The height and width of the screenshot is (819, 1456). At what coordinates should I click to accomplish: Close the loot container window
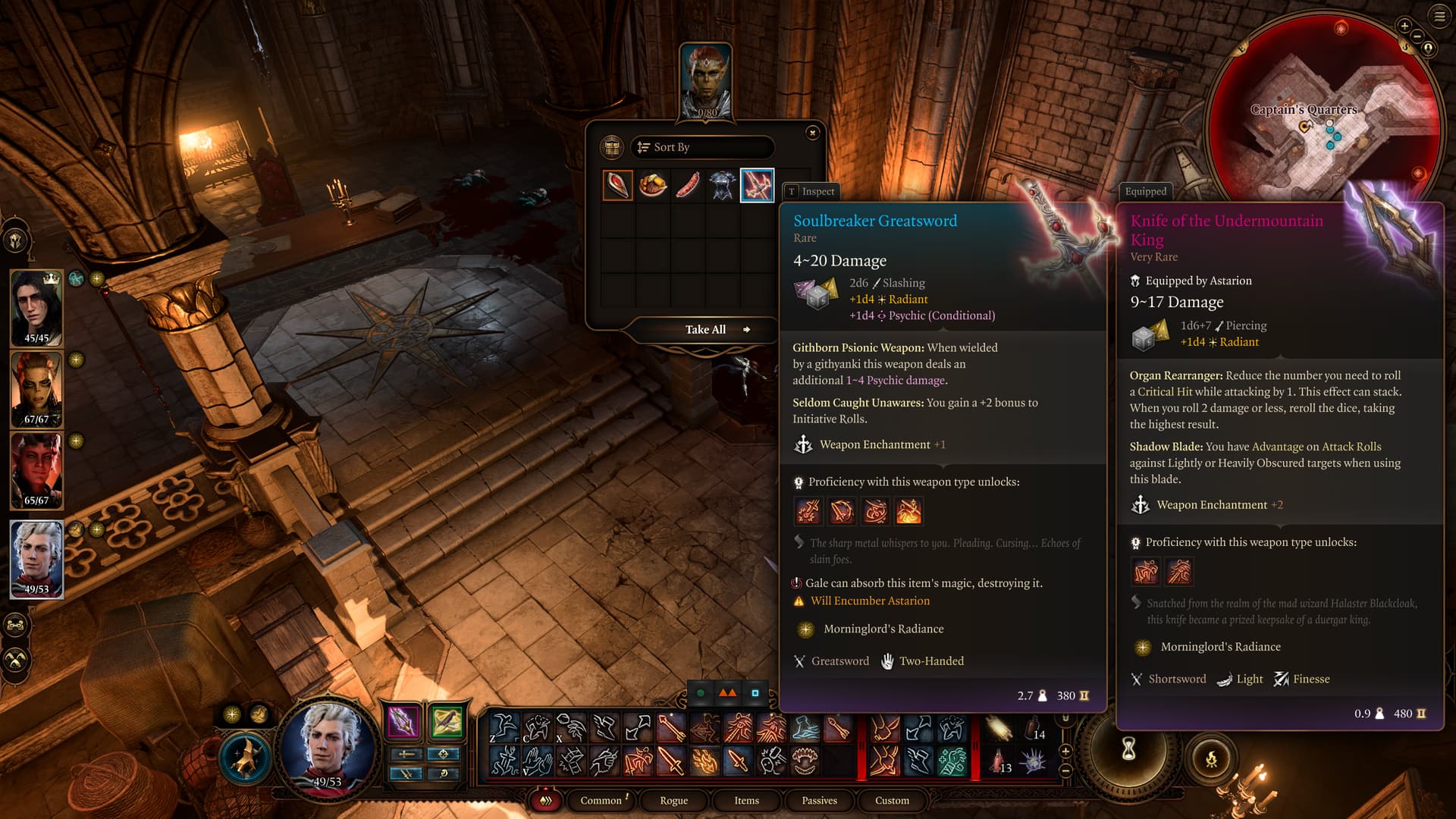(x=812, y=133)
